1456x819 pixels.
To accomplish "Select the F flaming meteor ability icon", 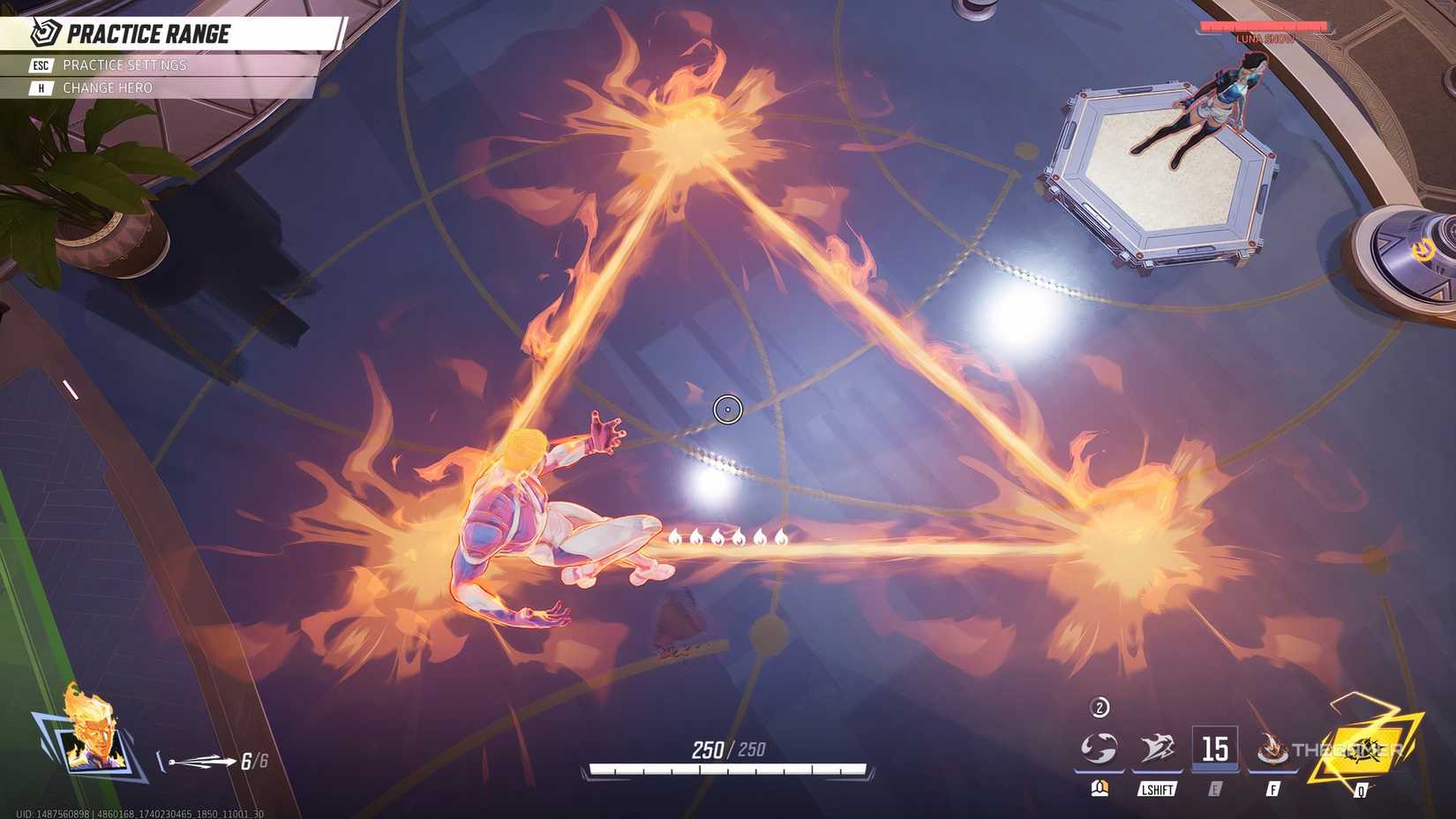I will coord(1272,749).
